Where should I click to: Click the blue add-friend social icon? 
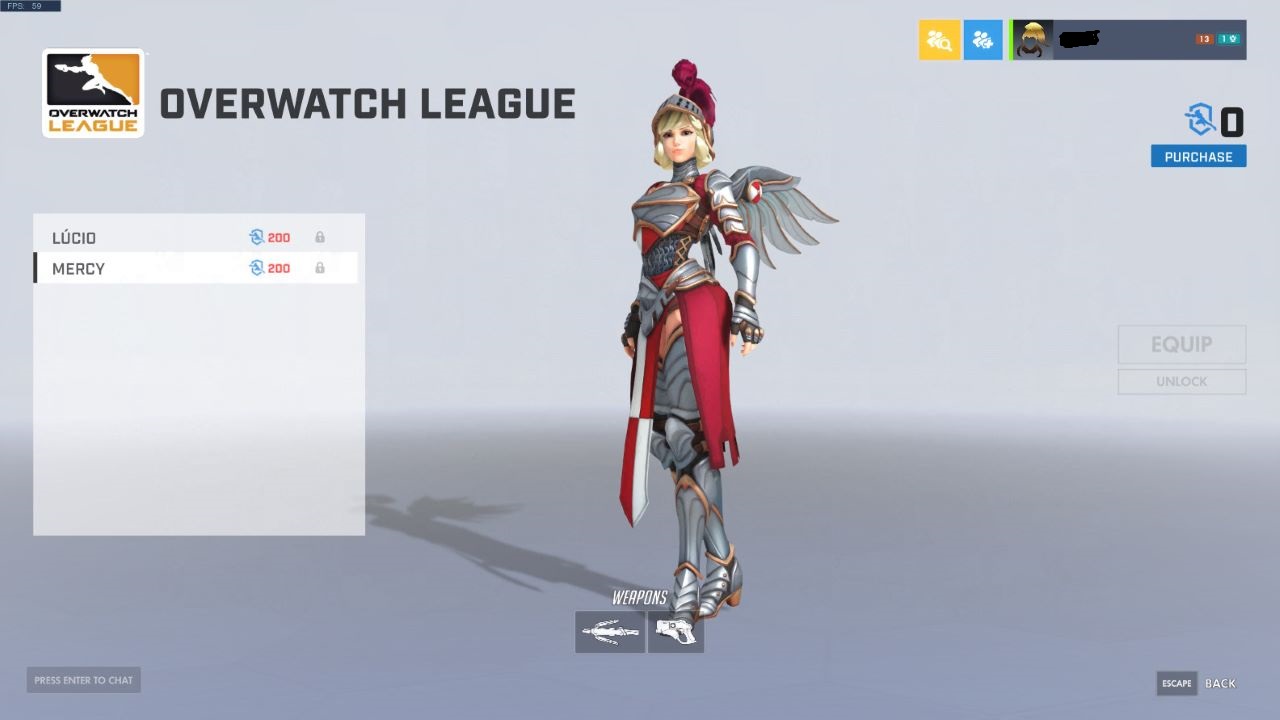pos(983,40)
